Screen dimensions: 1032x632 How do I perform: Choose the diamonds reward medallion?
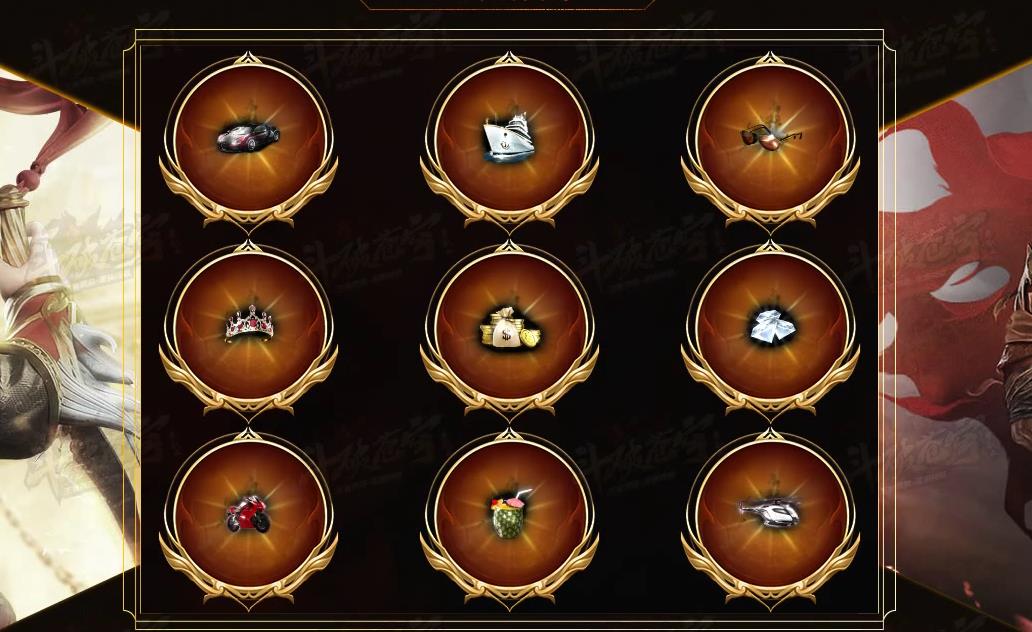tap(770, 326)
